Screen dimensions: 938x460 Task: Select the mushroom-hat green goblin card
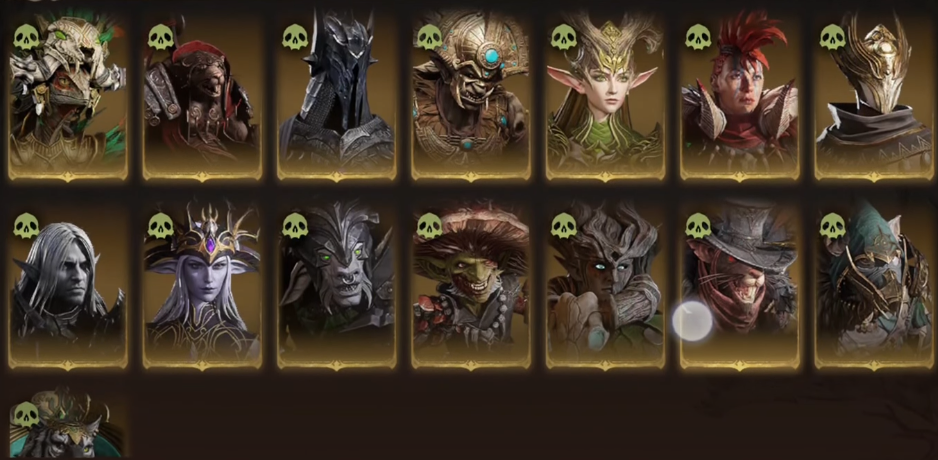click(x=470, y=287)
